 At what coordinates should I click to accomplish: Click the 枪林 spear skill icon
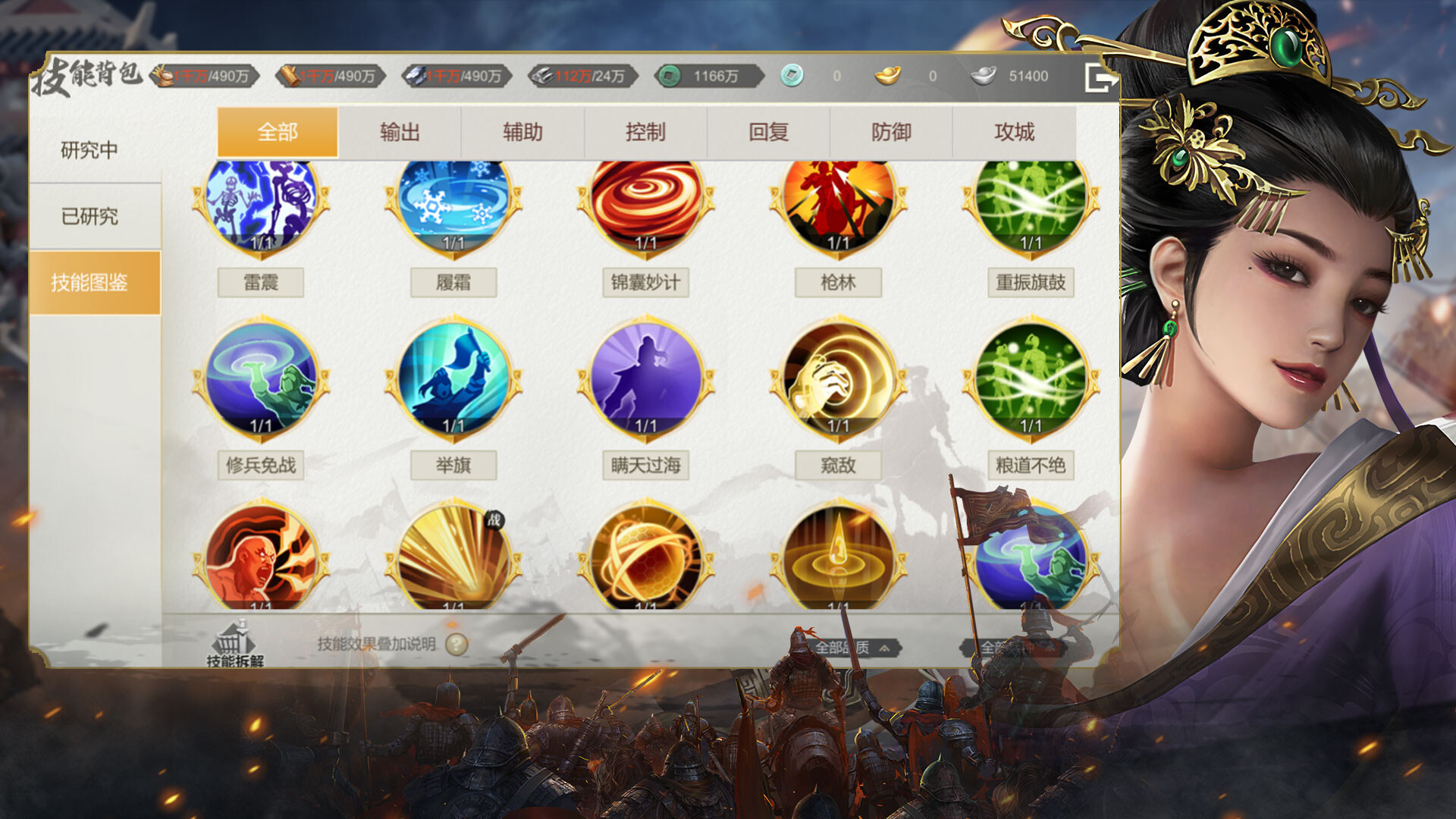pos(839,206)
